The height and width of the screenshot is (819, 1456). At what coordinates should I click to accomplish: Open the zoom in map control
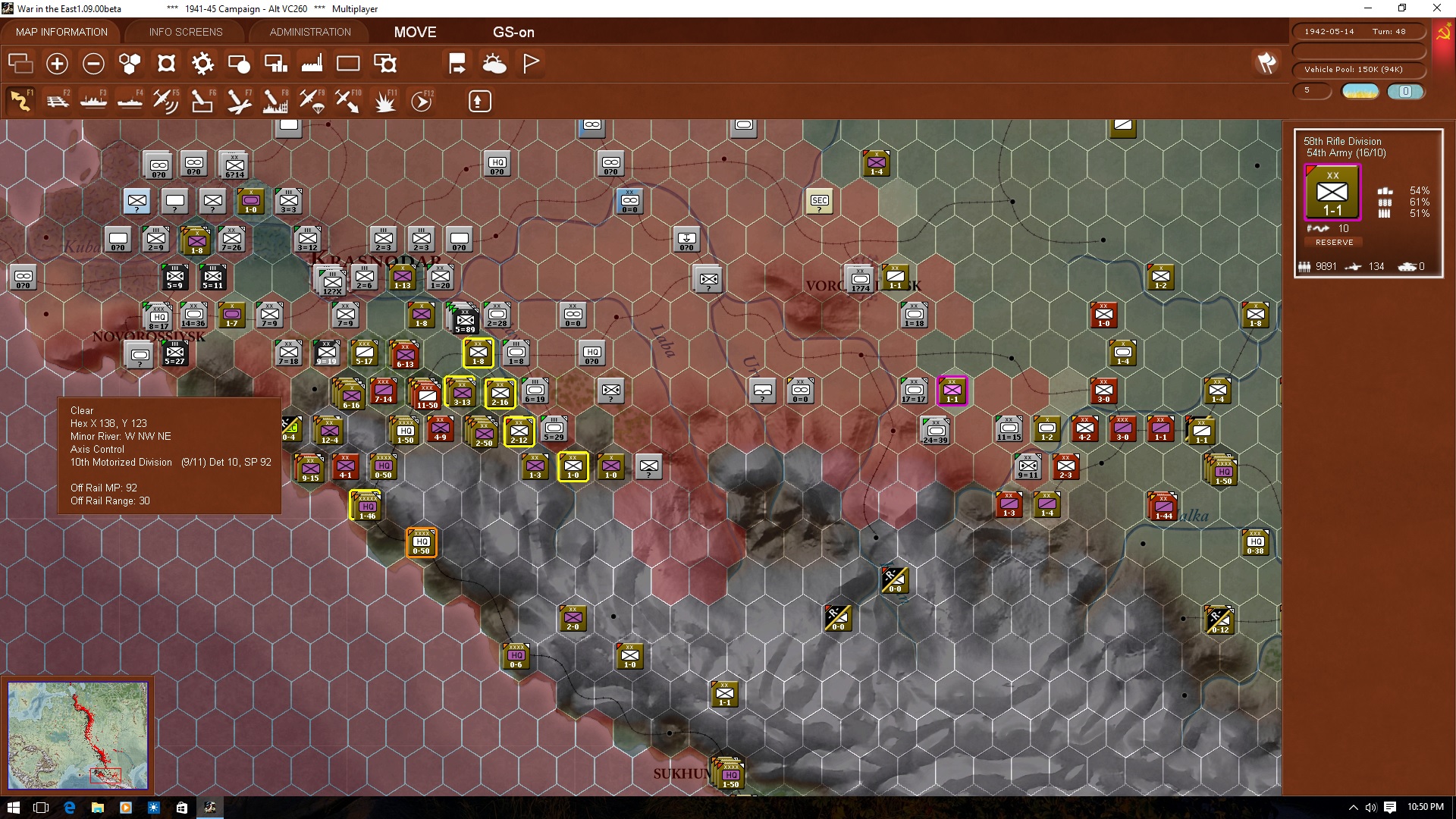tap(57, 64)
